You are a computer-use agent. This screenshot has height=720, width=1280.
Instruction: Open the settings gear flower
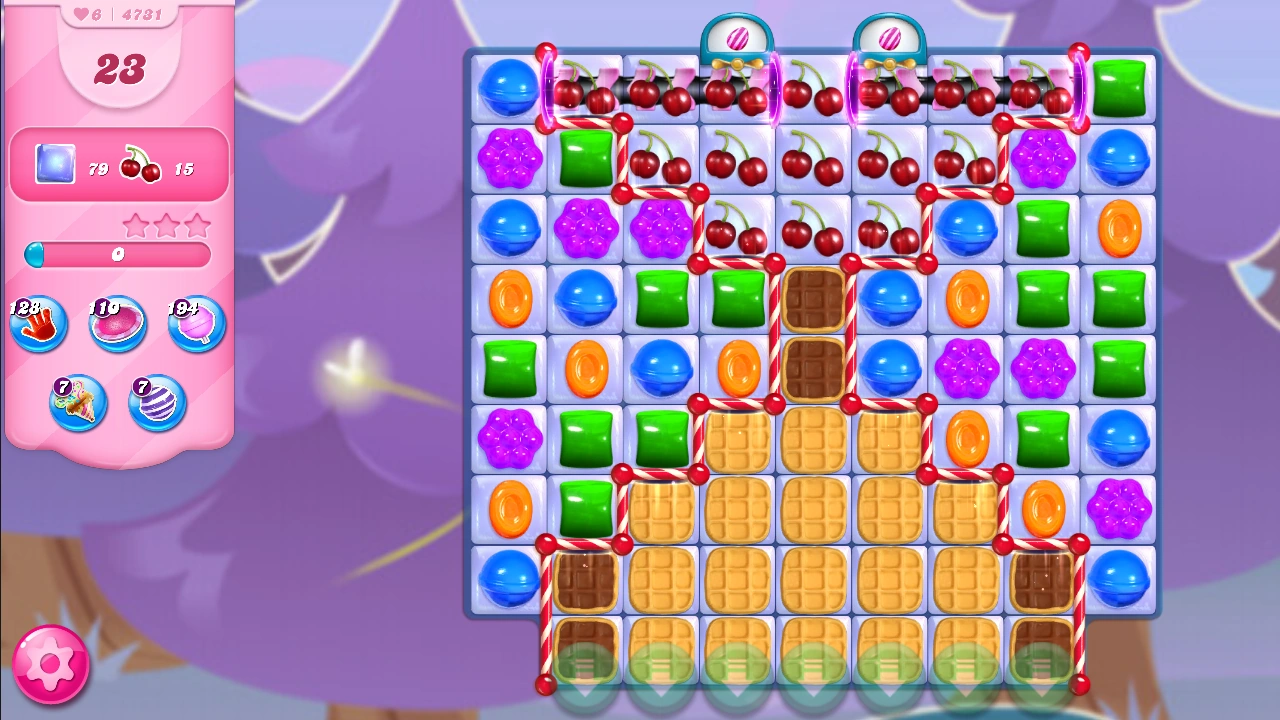coord(52,663)
